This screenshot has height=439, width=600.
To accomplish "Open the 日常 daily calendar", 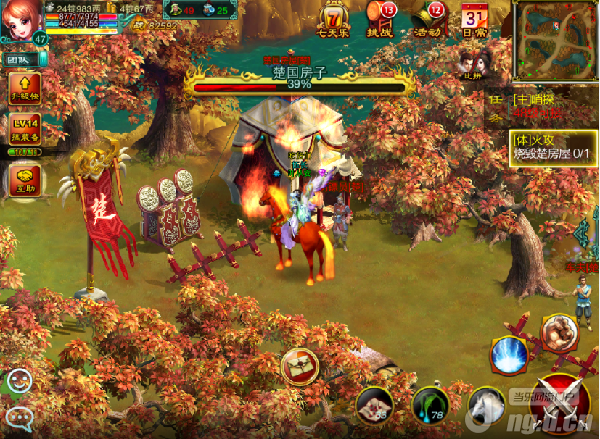I will click(x=474, y=18).
